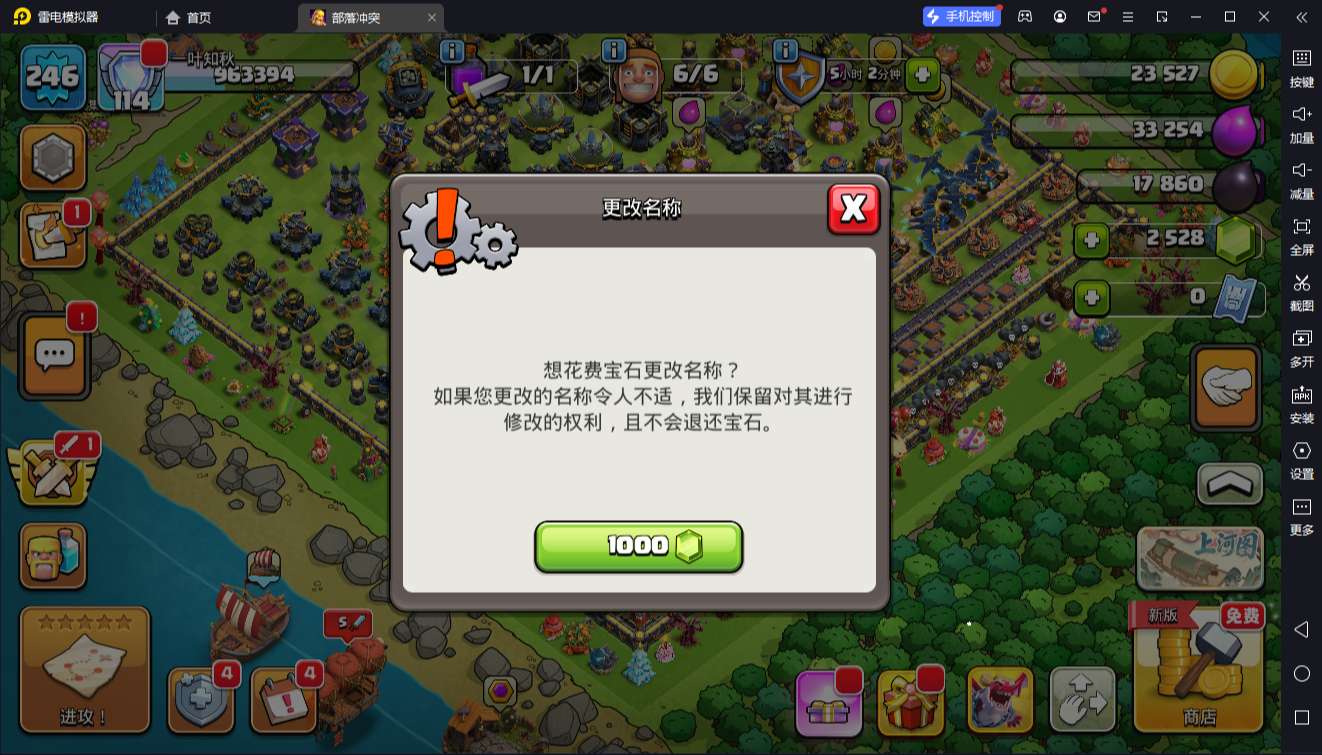Open the clan chat speech bubble icon

coord(53,355)
